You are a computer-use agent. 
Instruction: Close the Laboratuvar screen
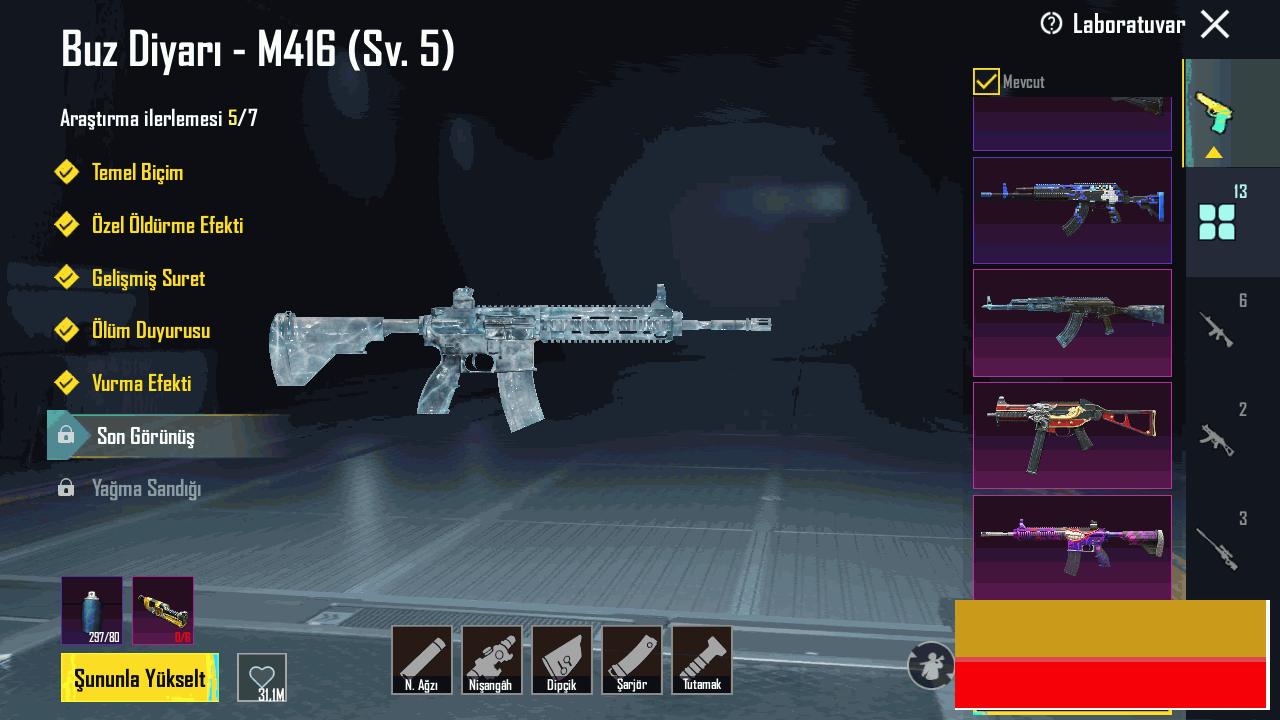click(1215, 24)
